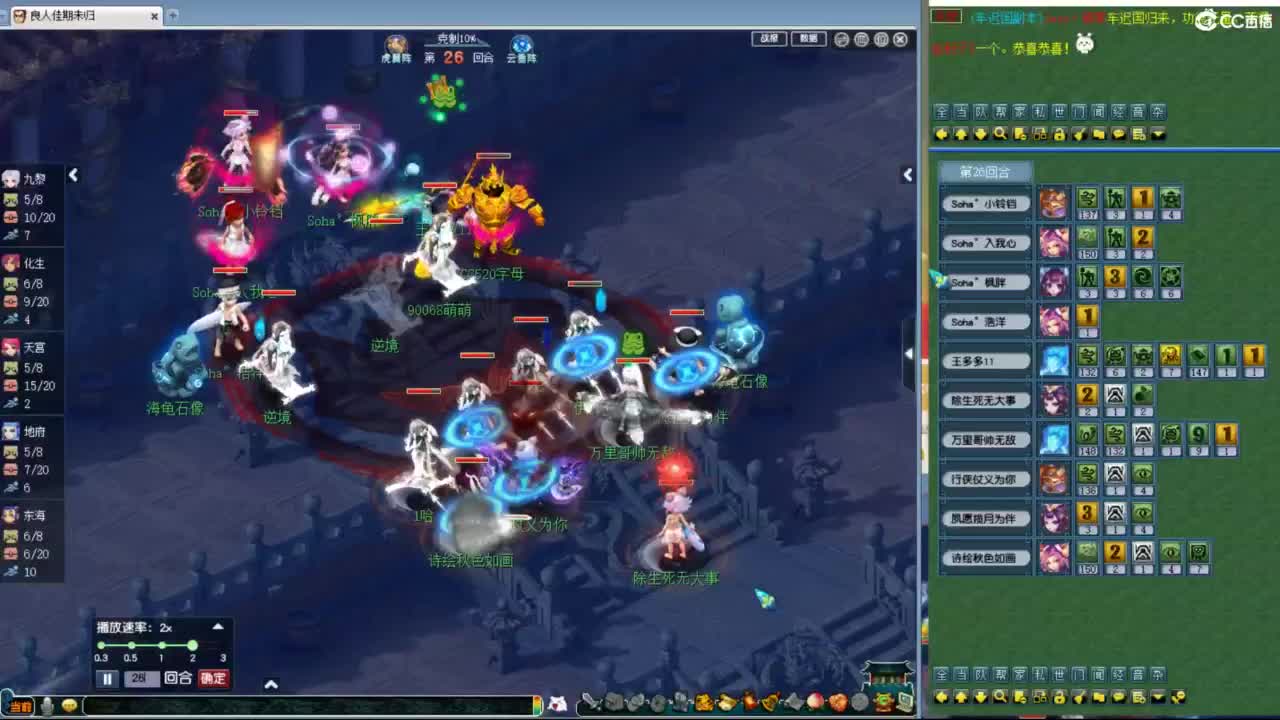Click the pause playback toggle
The image size is (1280, 720).
coord(106,679)
